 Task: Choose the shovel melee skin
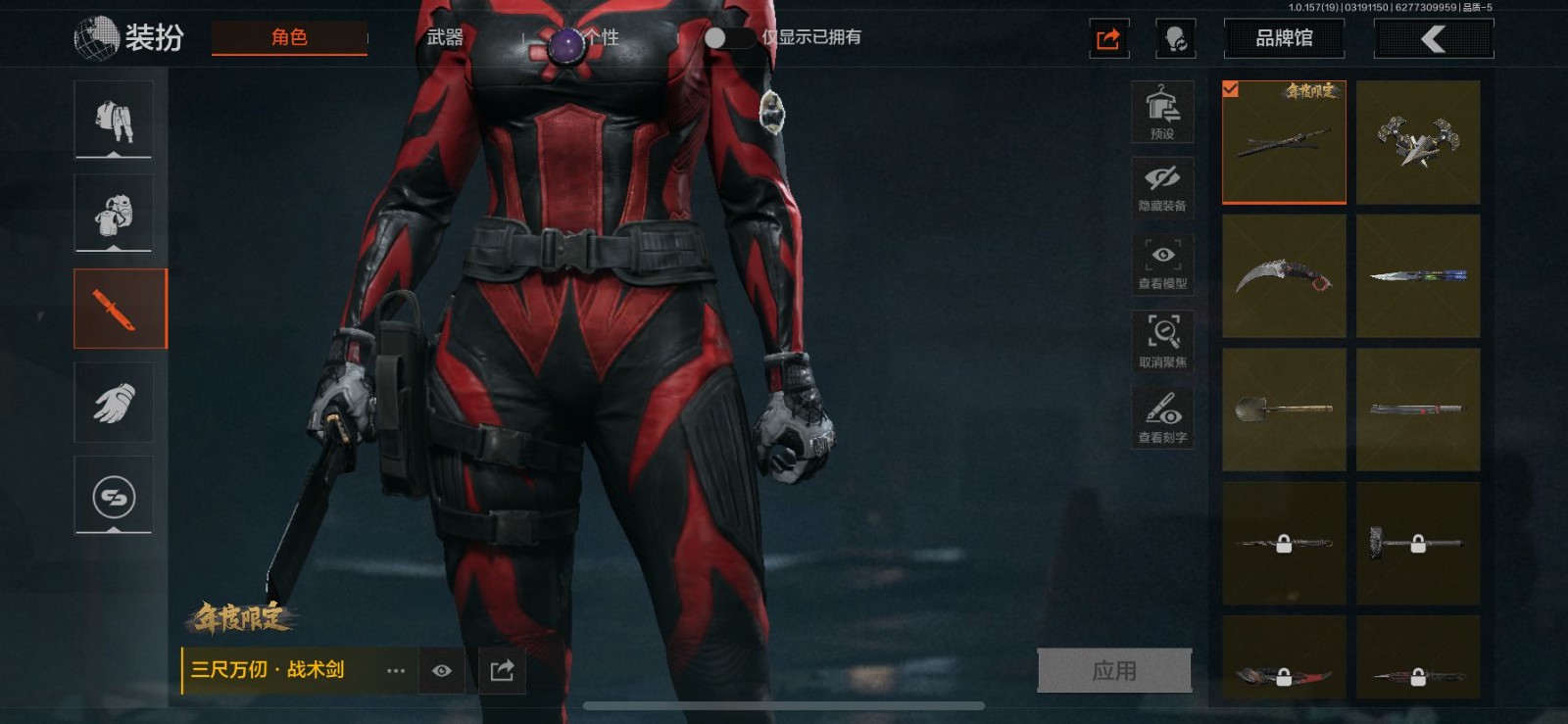point(1284,410)
